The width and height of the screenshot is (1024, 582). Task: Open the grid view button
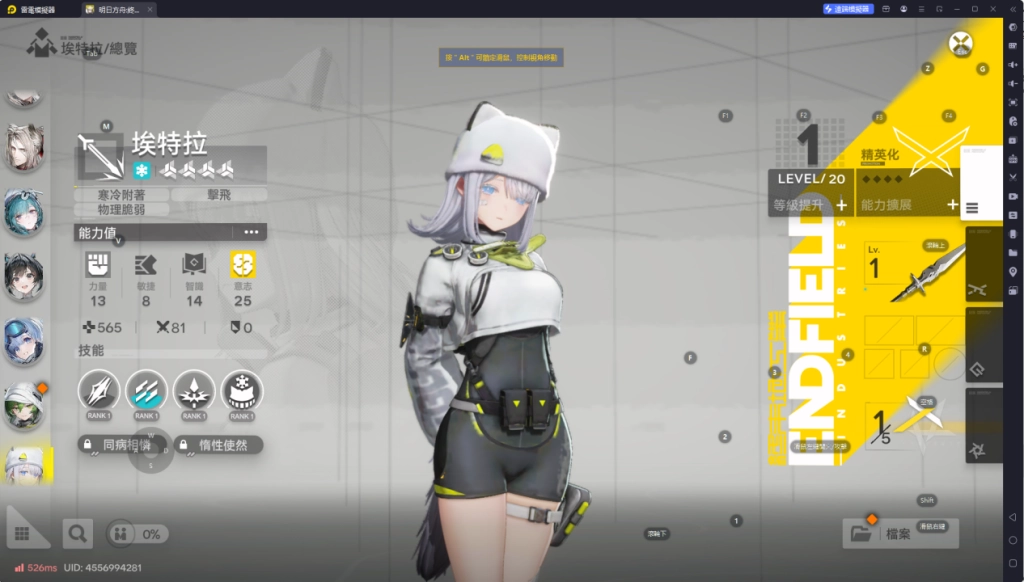(x=23, y=534)
